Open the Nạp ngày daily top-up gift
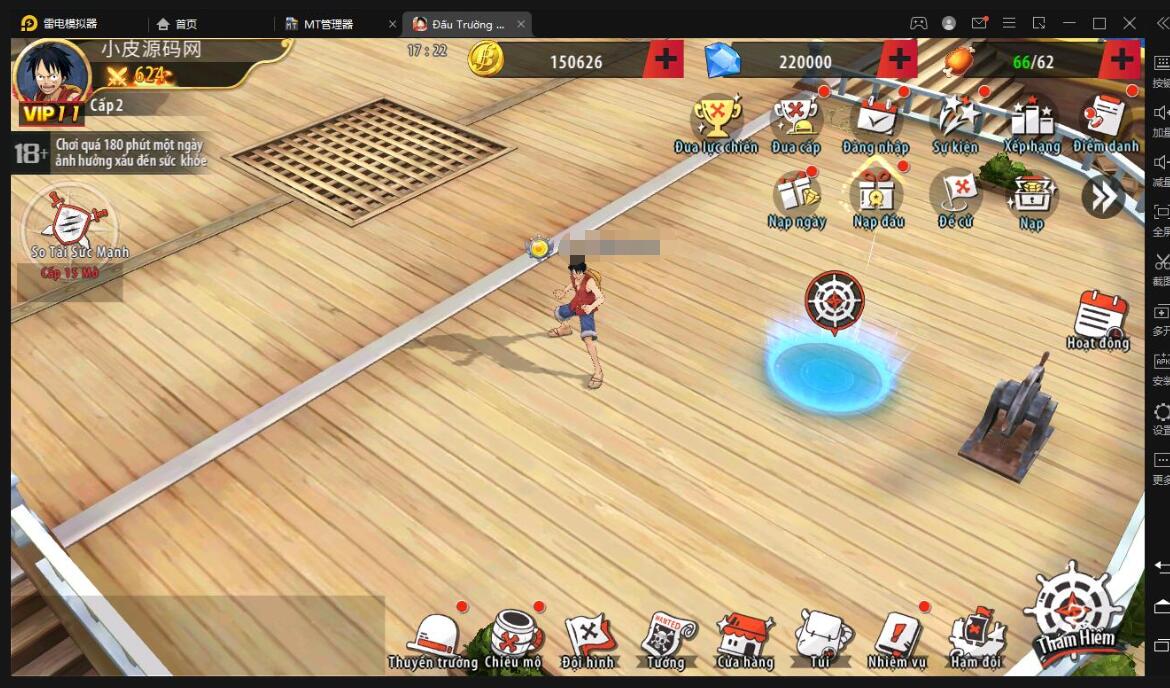1170x688 pixels. 796,195
